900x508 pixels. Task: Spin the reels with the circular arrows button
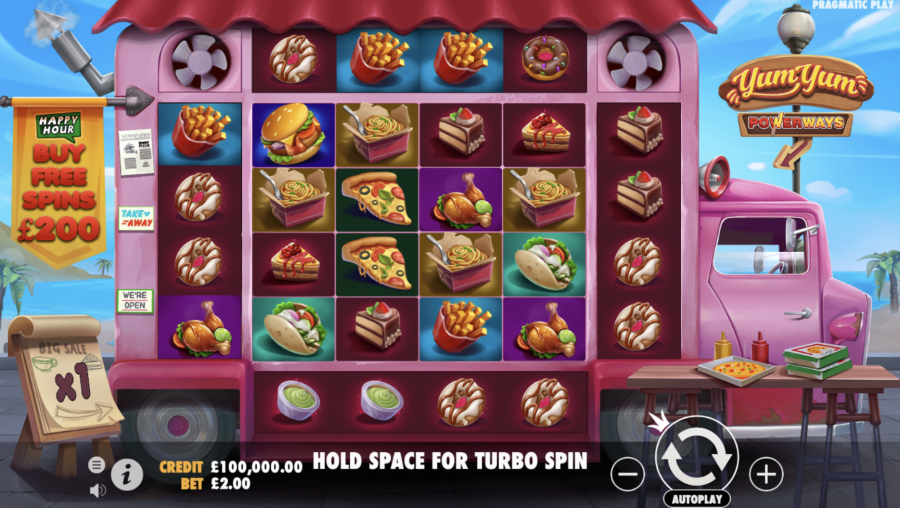[697, 455]
